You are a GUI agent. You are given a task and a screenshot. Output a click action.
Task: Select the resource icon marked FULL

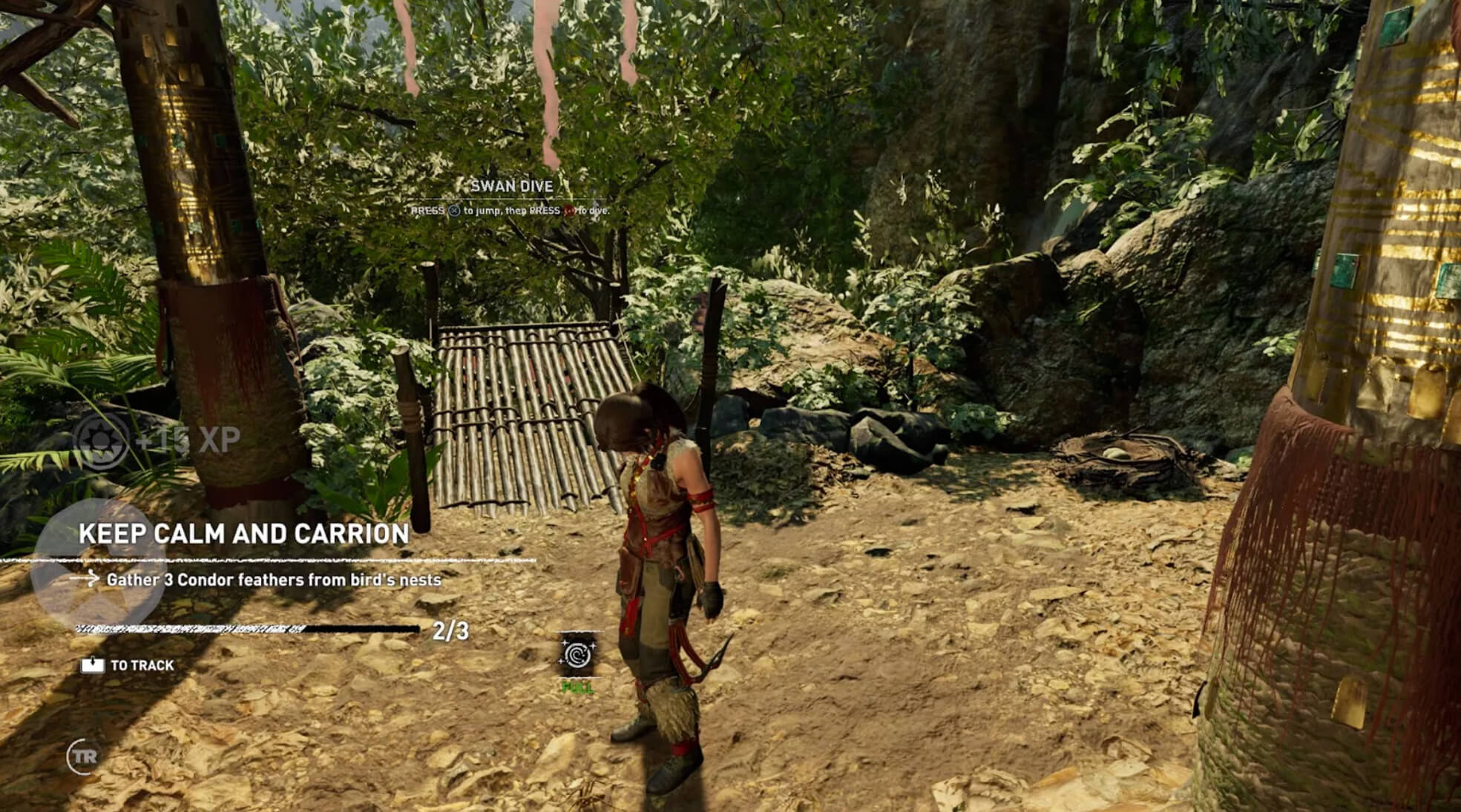coord(577,655)
